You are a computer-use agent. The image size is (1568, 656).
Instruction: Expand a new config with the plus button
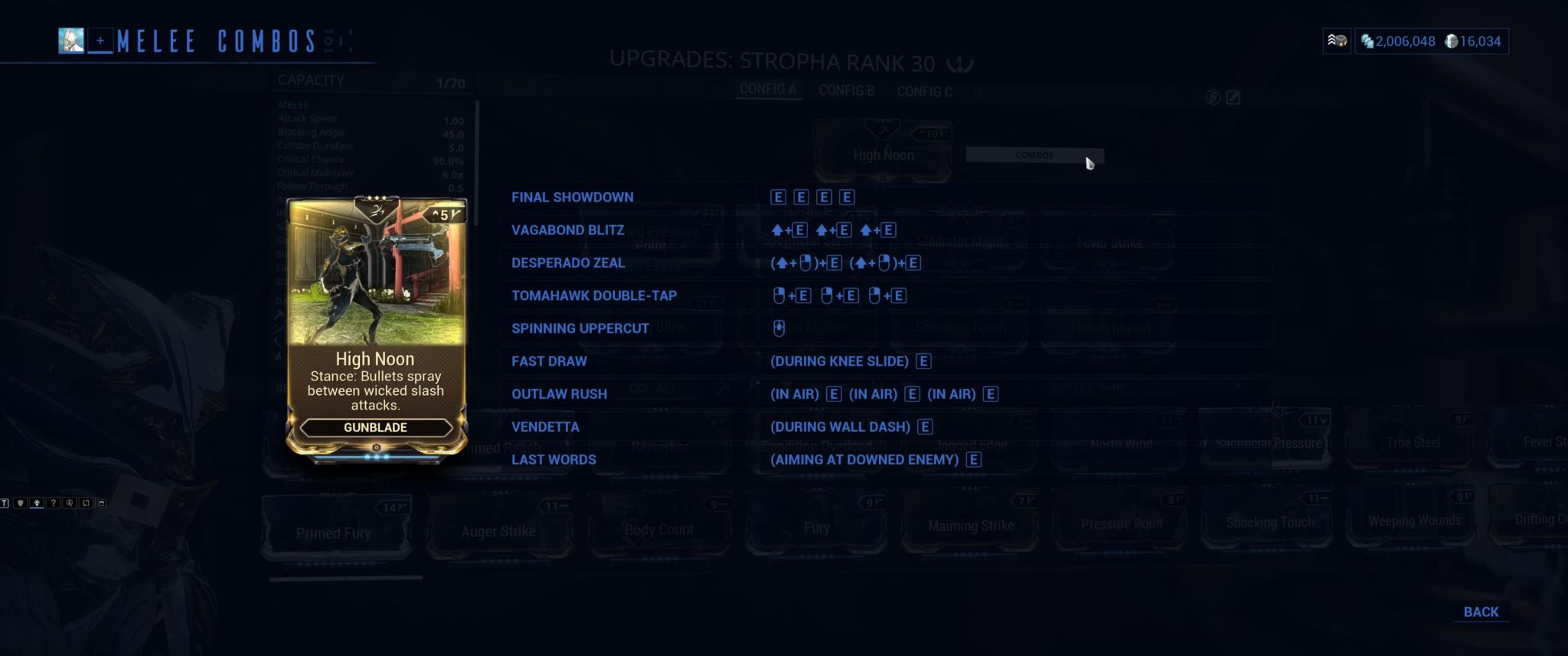pyautogui.click(x=979, y=91)
